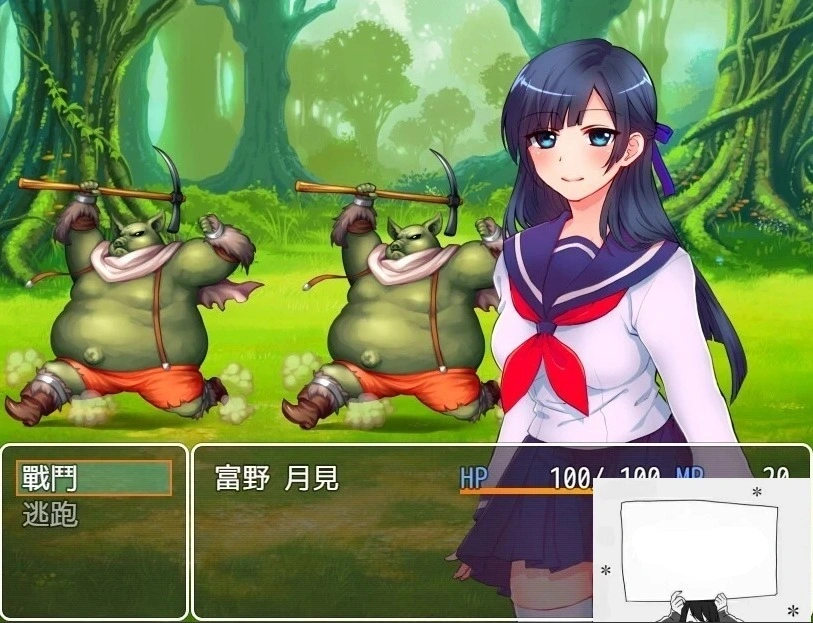This screenshot has width=813, height=623.
Task: Select the 戰鬥 (Fight) command
Action: (x=94, y=479)
